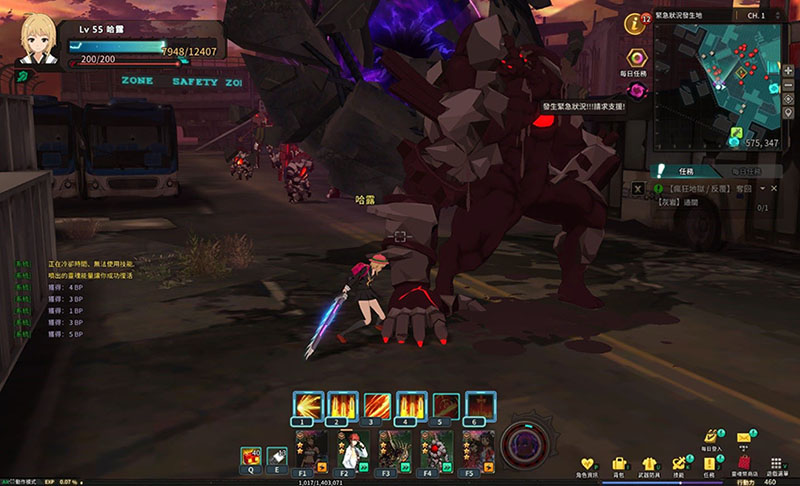
Task: Open the mail envelope icon
Action: [744, 437]
